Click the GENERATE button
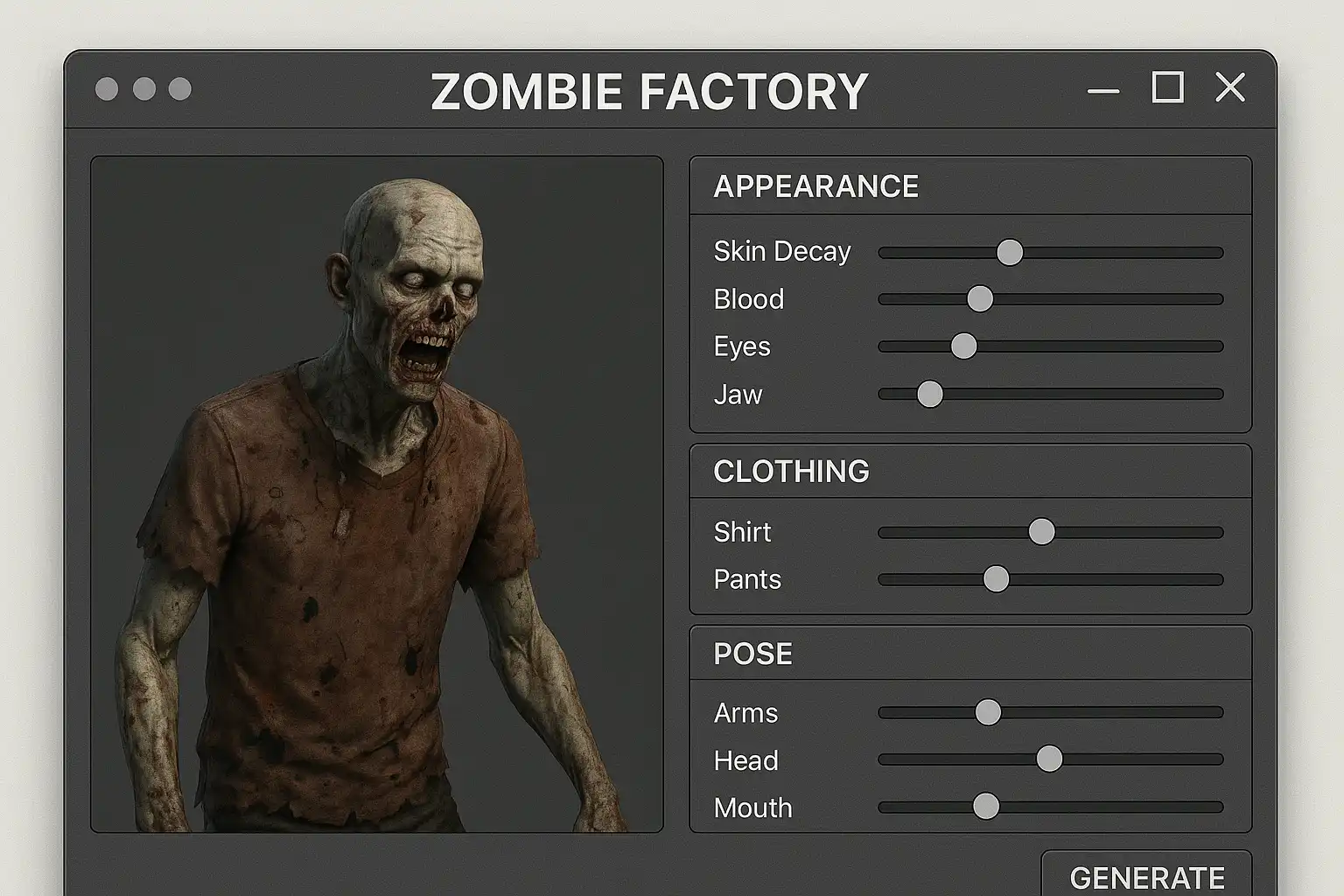The height and width of the screenshot is (896, 1344). (x=1146, y=876)
